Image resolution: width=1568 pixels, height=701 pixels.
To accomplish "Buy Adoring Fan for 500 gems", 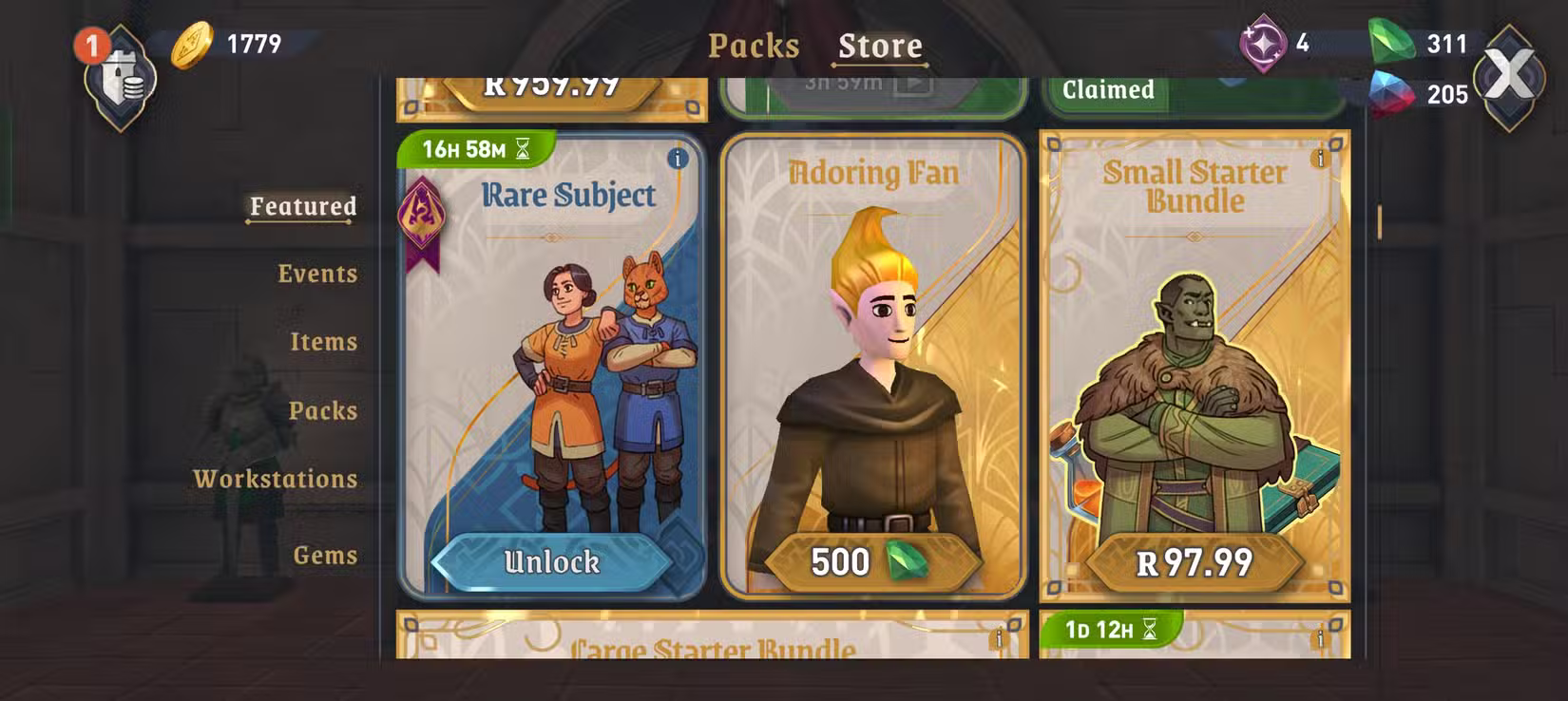I will click(871, 562).
